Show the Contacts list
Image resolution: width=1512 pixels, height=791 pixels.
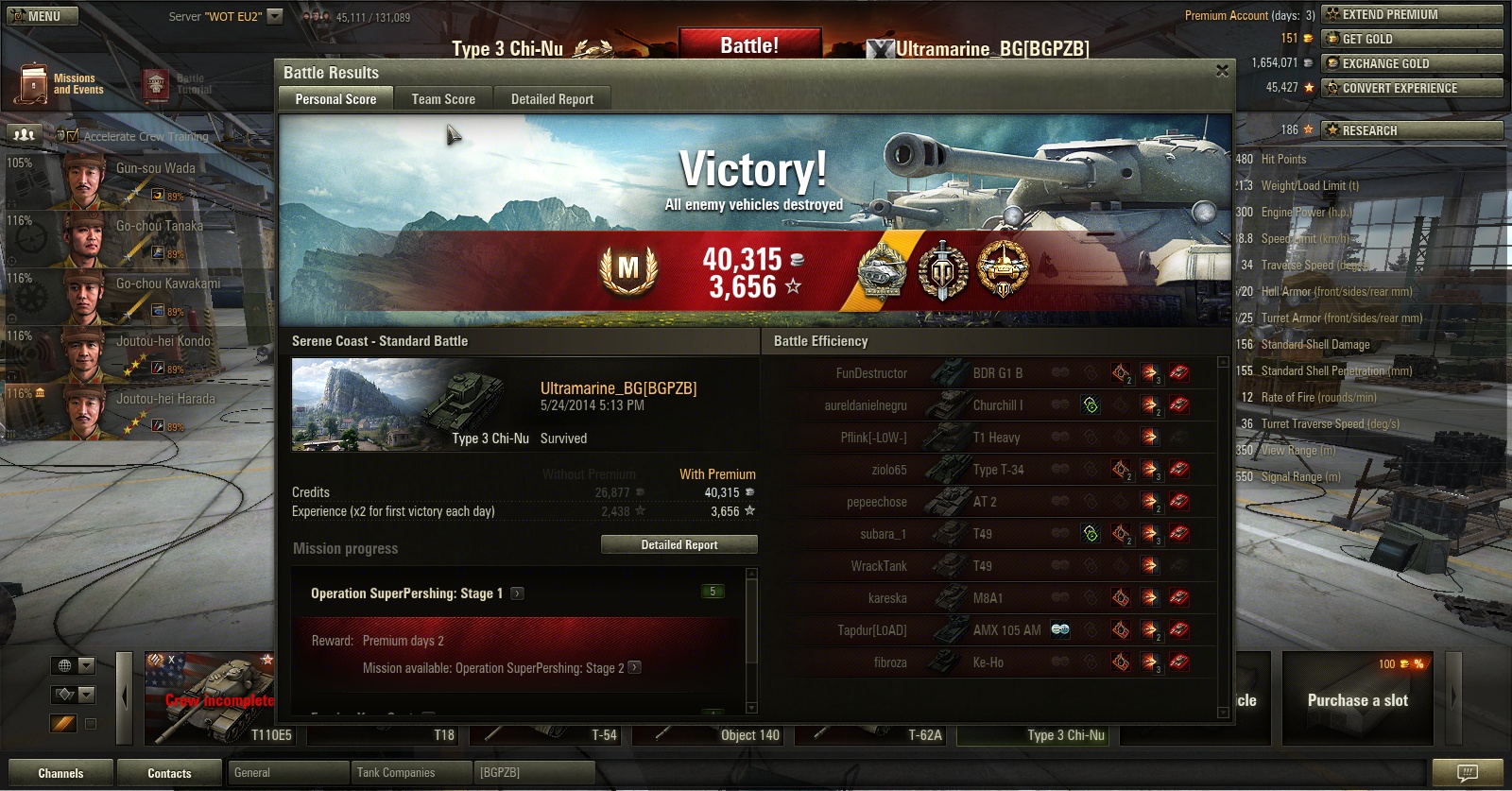pos(169,773)
